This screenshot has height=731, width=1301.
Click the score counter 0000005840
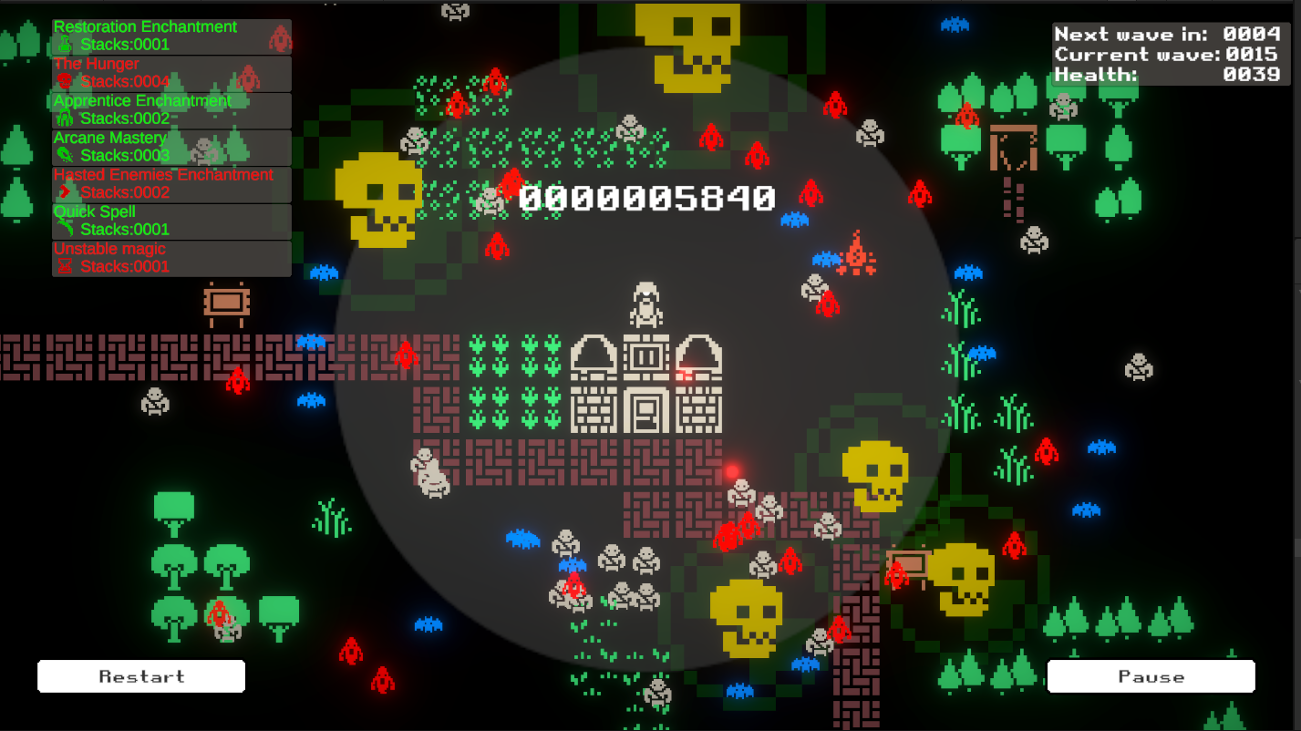[646, 199]
